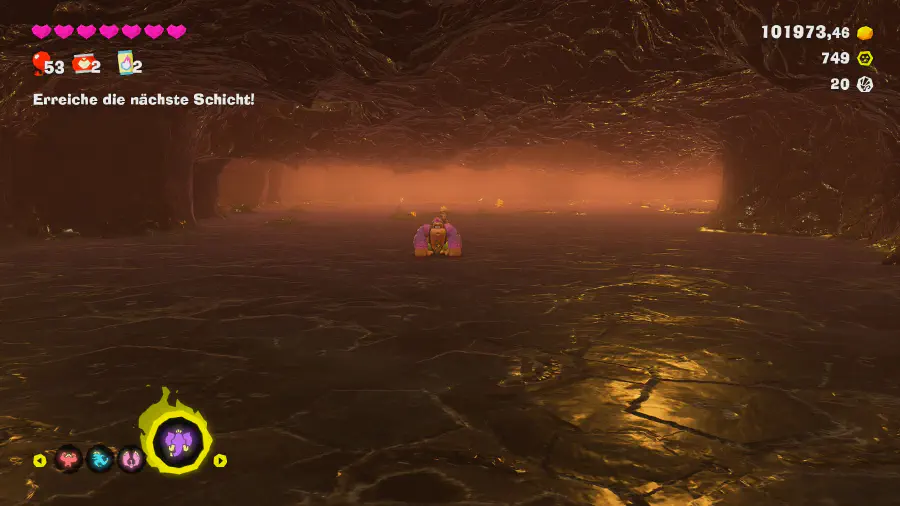
Task: Select the purple elephant Bananza transformation
Action: [178, 440]
